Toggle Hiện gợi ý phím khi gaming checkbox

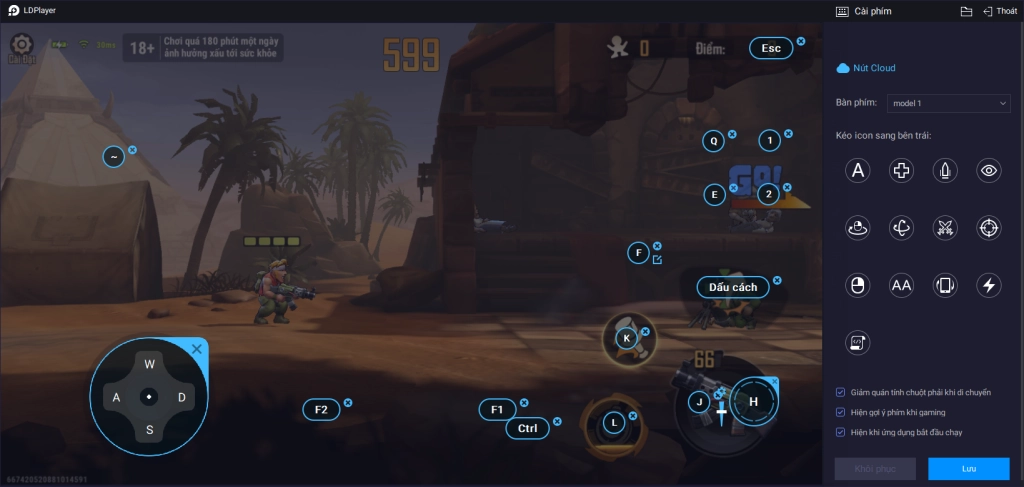[x=841, y=412]
